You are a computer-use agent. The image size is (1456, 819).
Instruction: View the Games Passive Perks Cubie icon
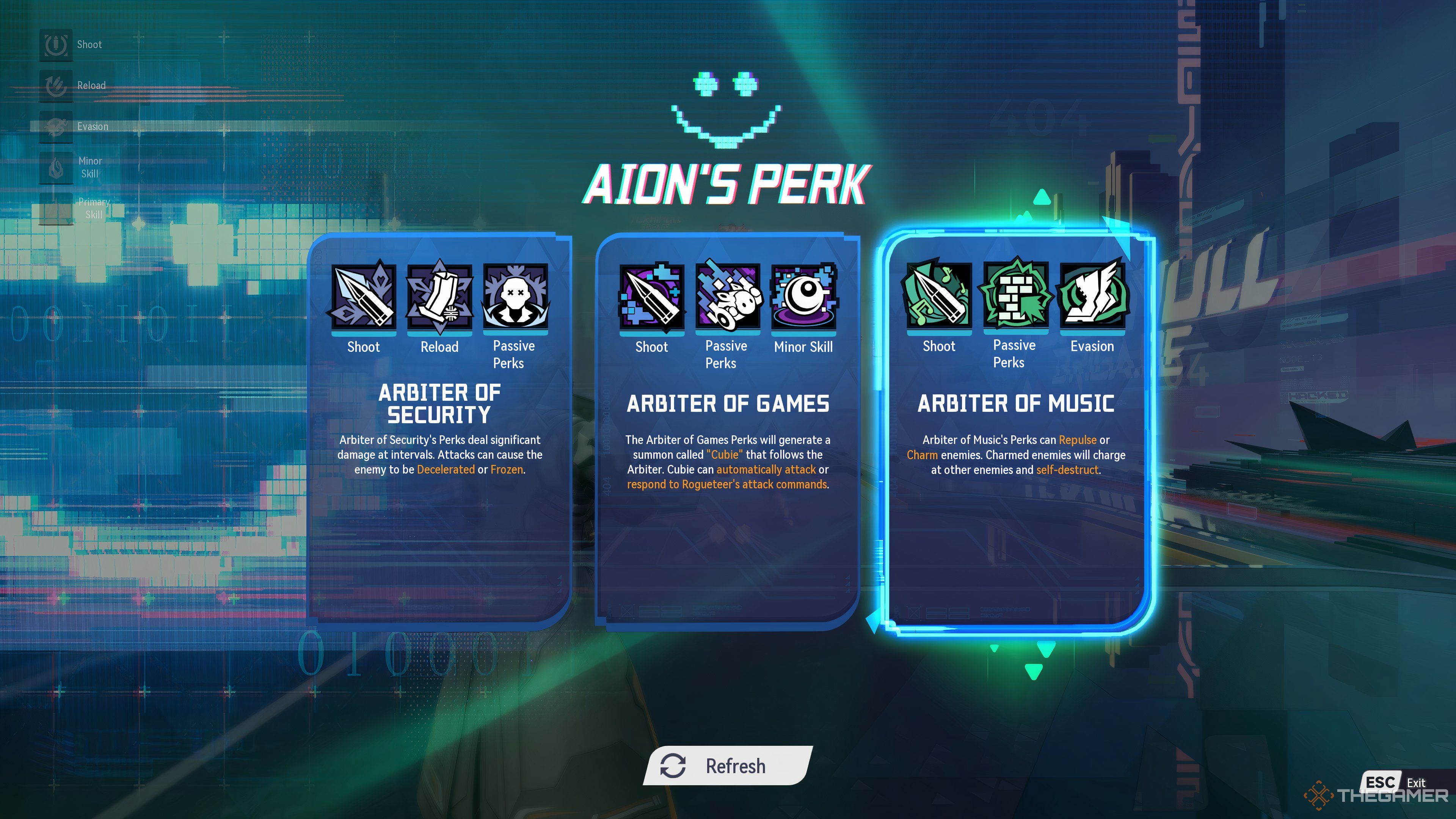(x=728, y=296)
